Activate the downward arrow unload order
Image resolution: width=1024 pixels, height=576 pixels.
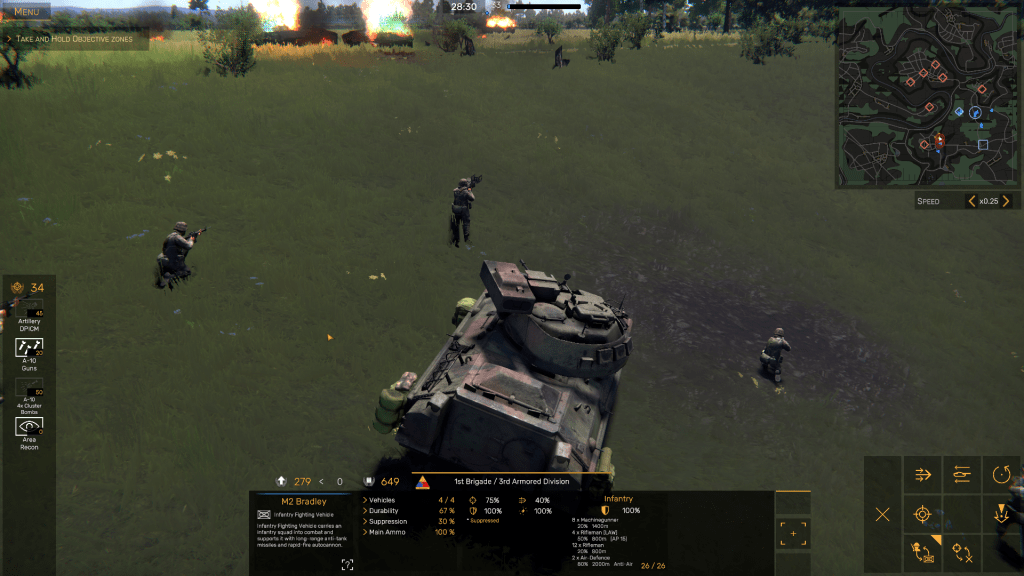pos(1001,515)
